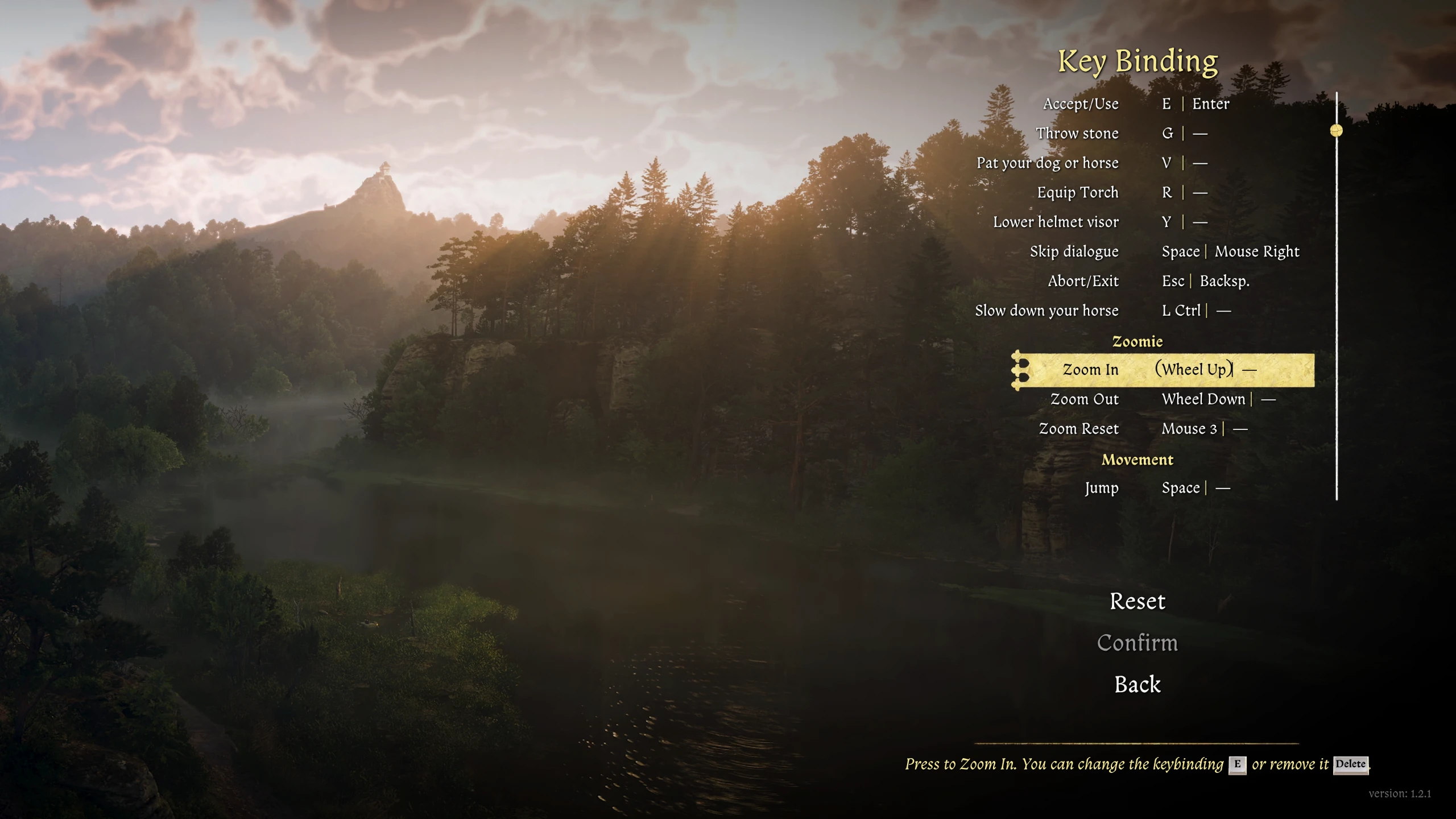This screenshot has height=819, width=1456.
Task: Click the Confirm button
Action: point(1137,643)
